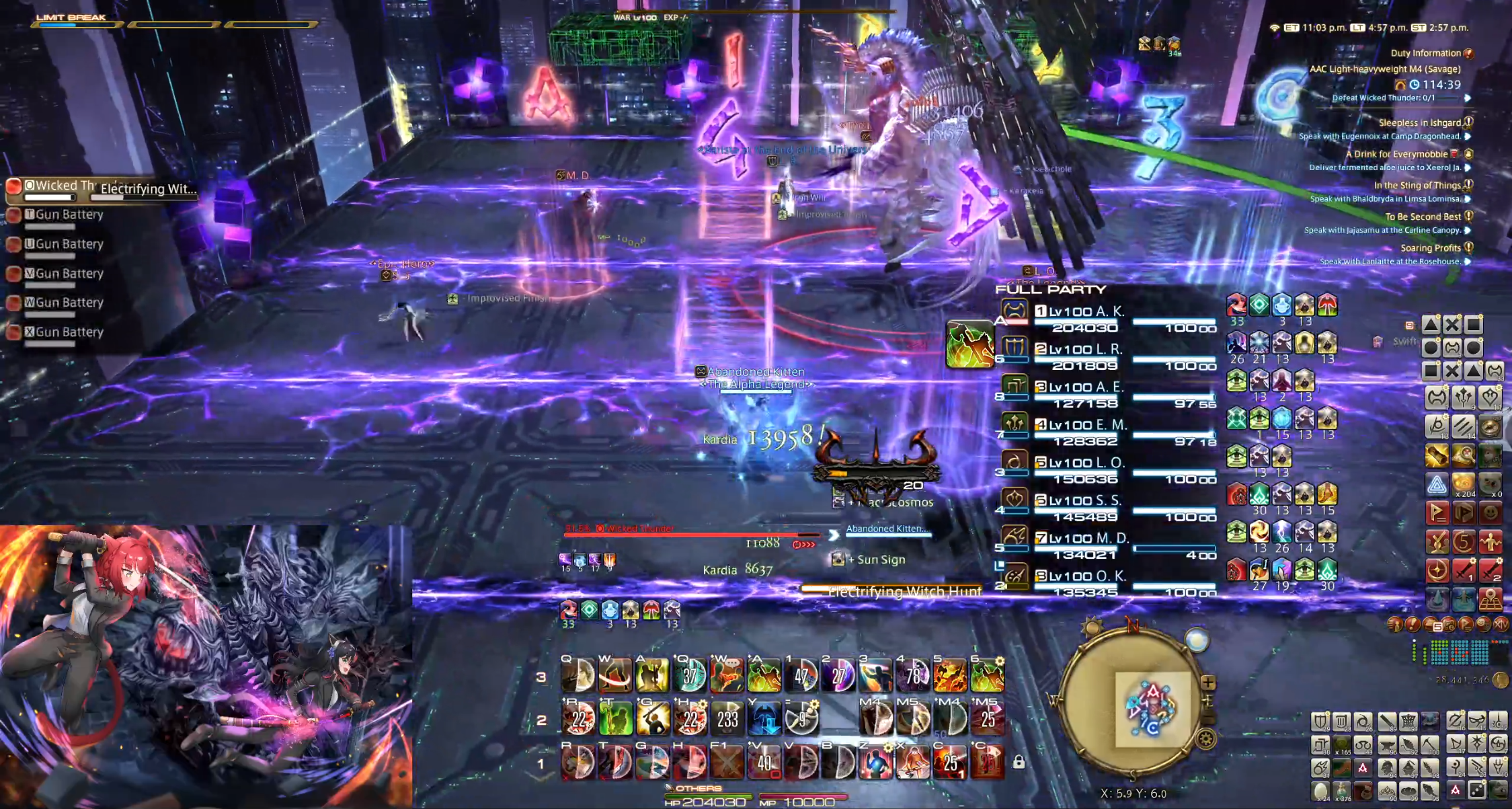Target Wicked Thunder in the enemy list
This screenshot has width=1512, height=809.
(59, 186)
